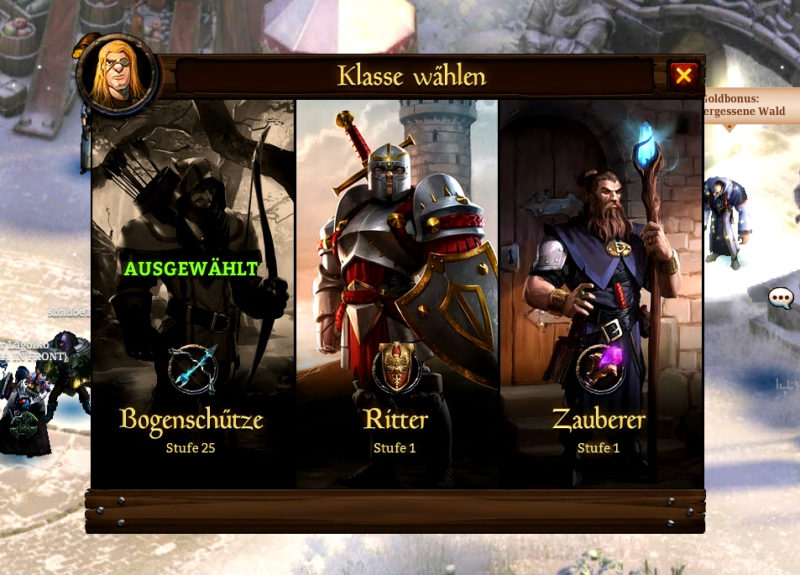Click the blond hero portrait
This screenshot has width=800, height=575.
point(116,75)
